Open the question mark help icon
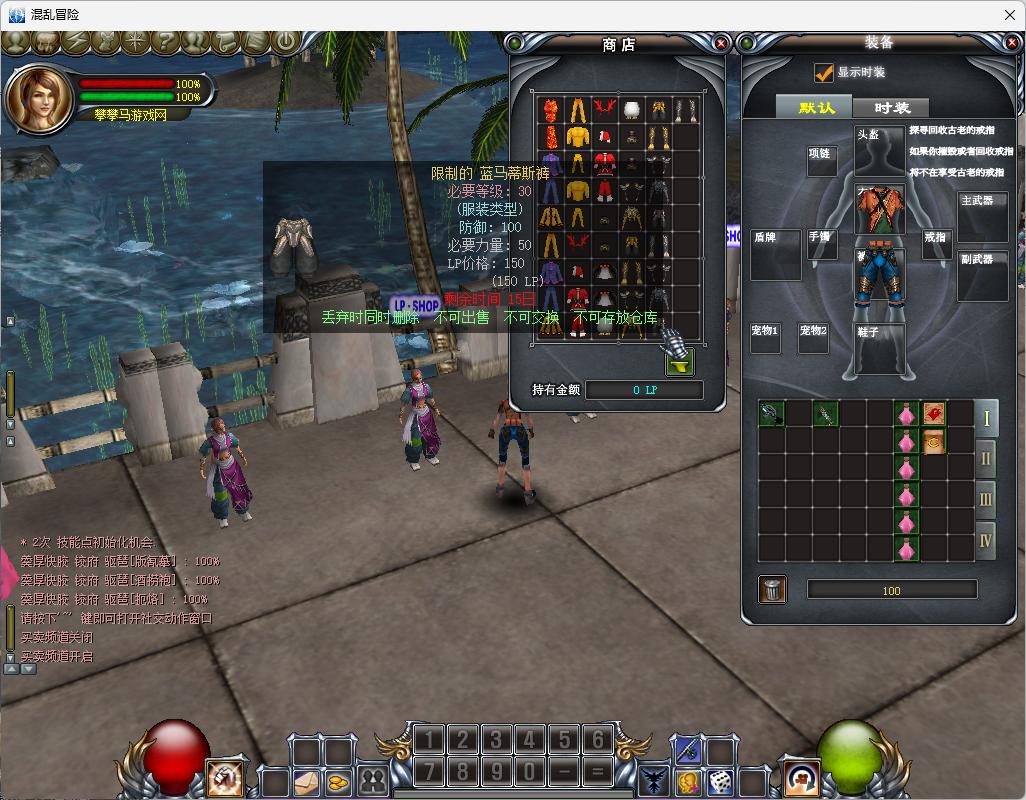The image size is (1026, 800). 166,42
